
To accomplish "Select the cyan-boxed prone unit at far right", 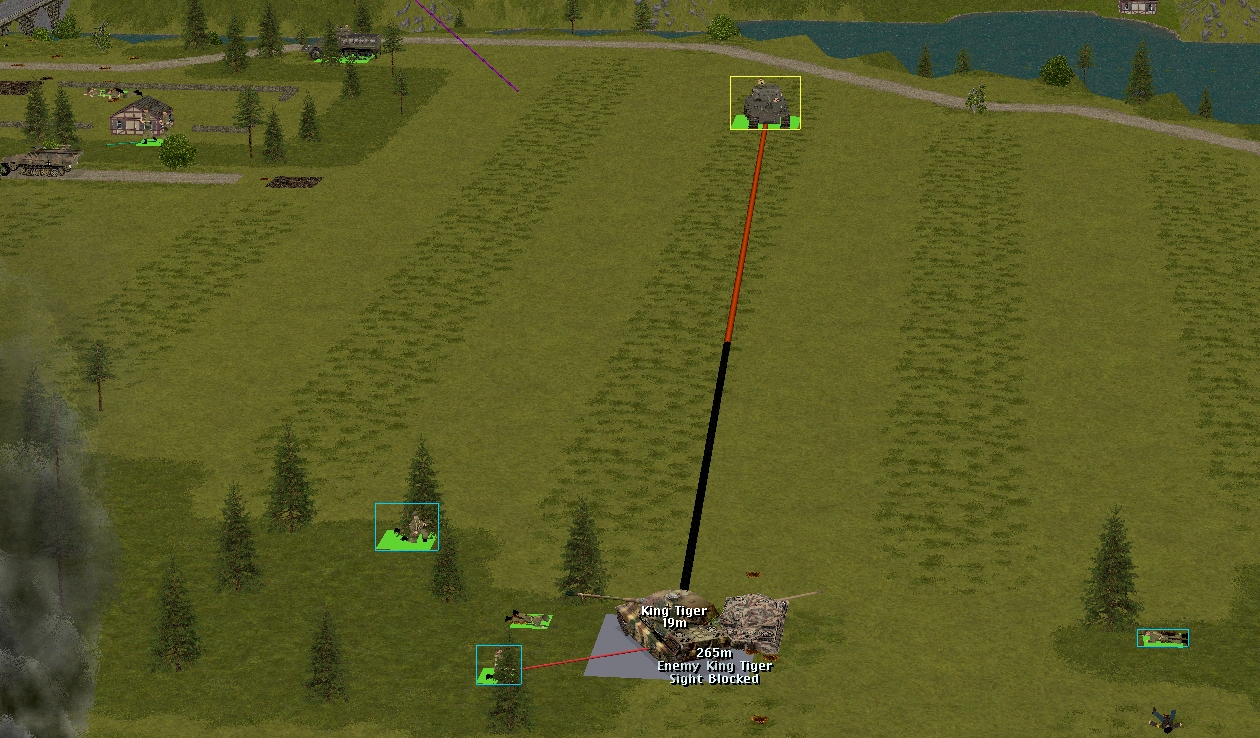I will click(1162, 637).
